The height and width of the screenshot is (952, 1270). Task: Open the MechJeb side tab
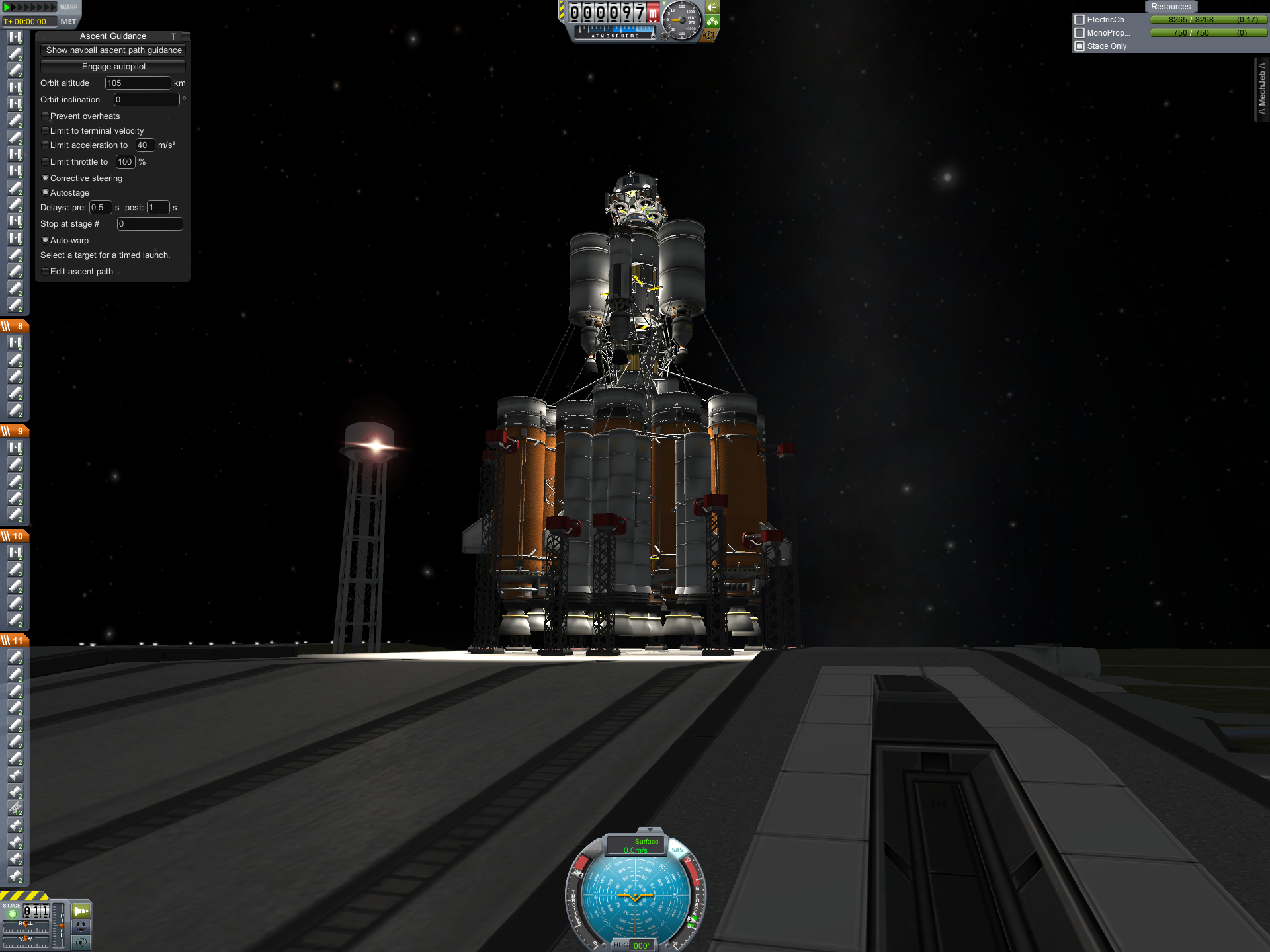pos(1262,89)
